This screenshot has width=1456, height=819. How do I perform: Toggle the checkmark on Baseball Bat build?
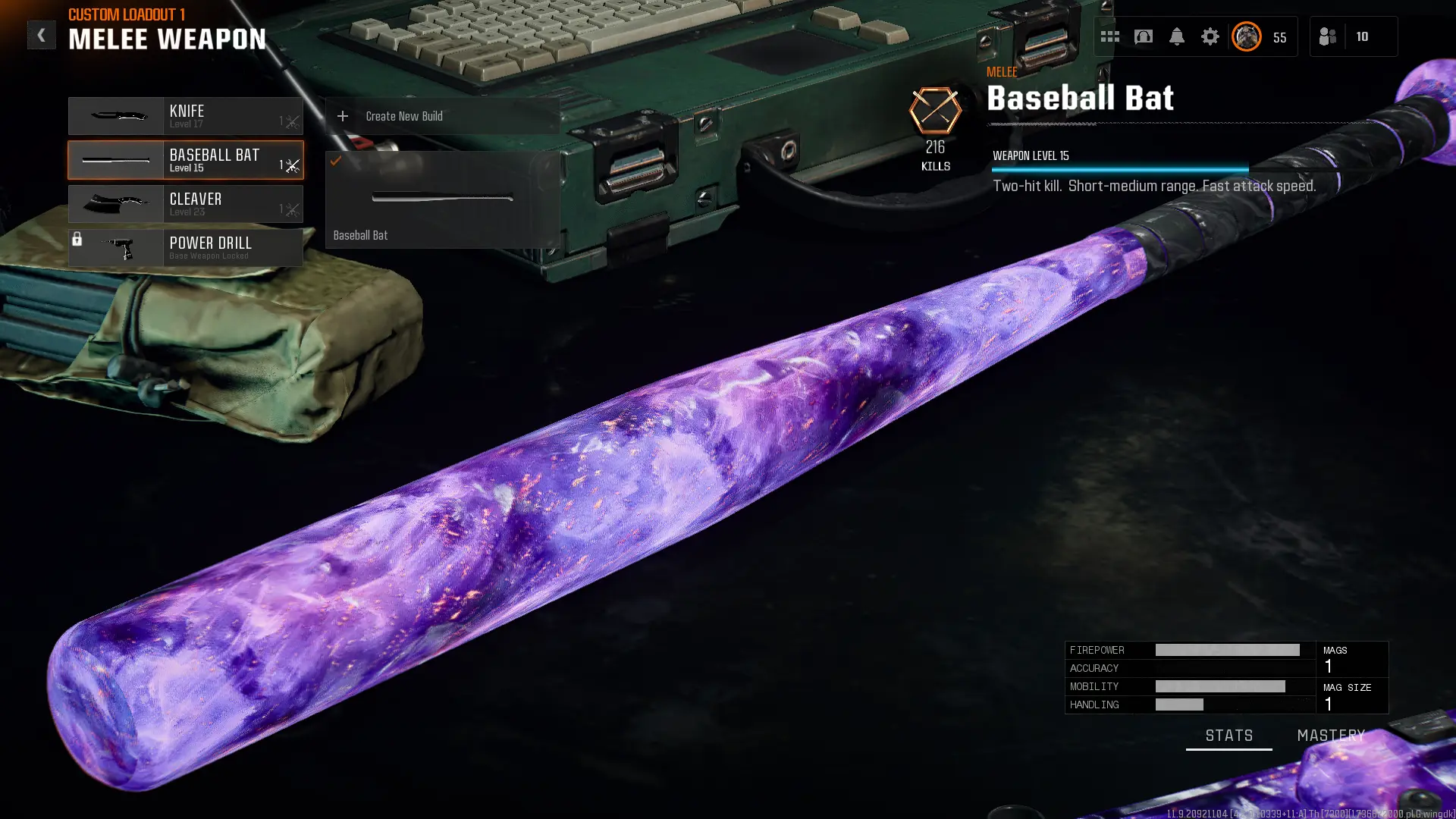(x=337, y=161)
